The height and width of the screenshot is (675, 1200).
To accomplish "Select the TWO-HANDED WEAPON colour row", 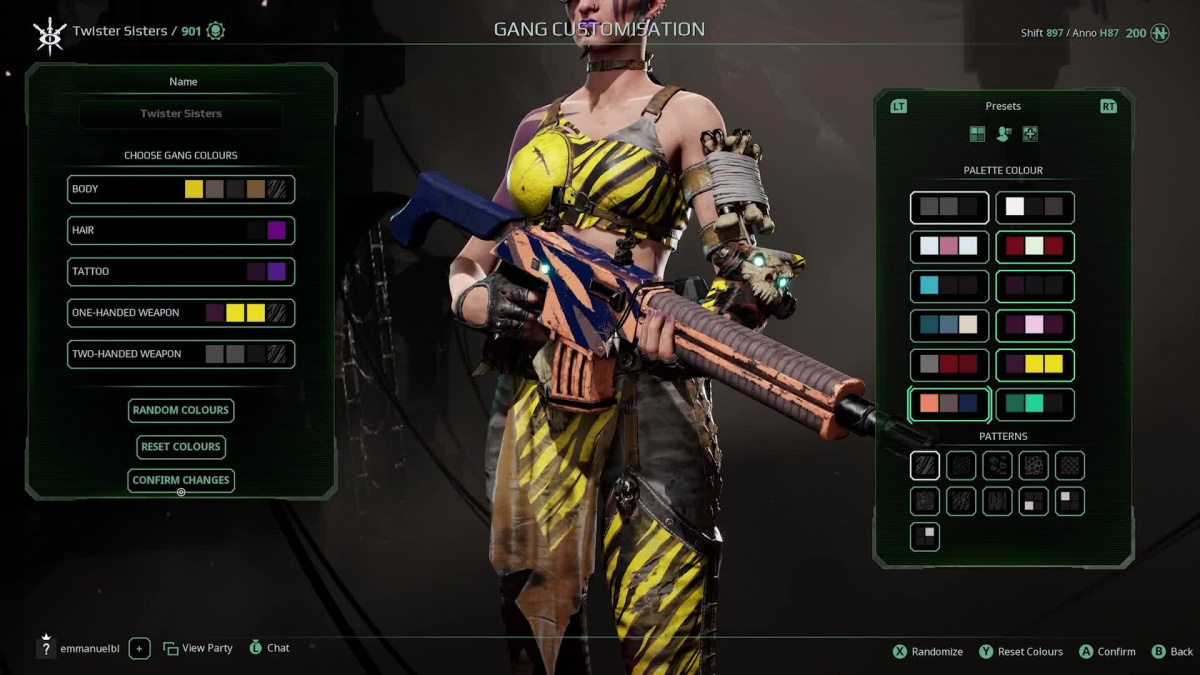I will tap(181, 354).
